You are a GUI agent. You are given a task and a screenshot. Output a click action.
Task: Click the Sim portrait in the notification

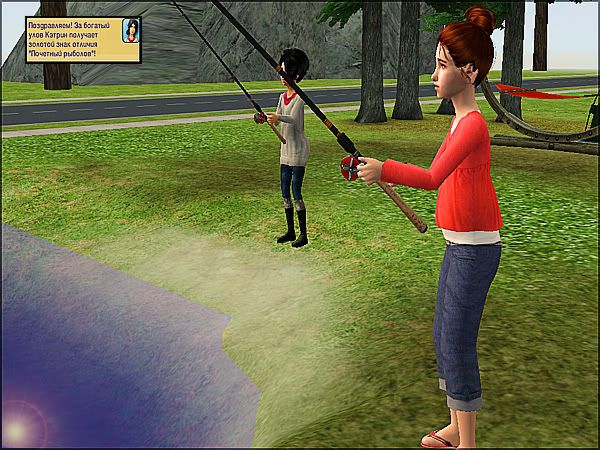[130, 31]
